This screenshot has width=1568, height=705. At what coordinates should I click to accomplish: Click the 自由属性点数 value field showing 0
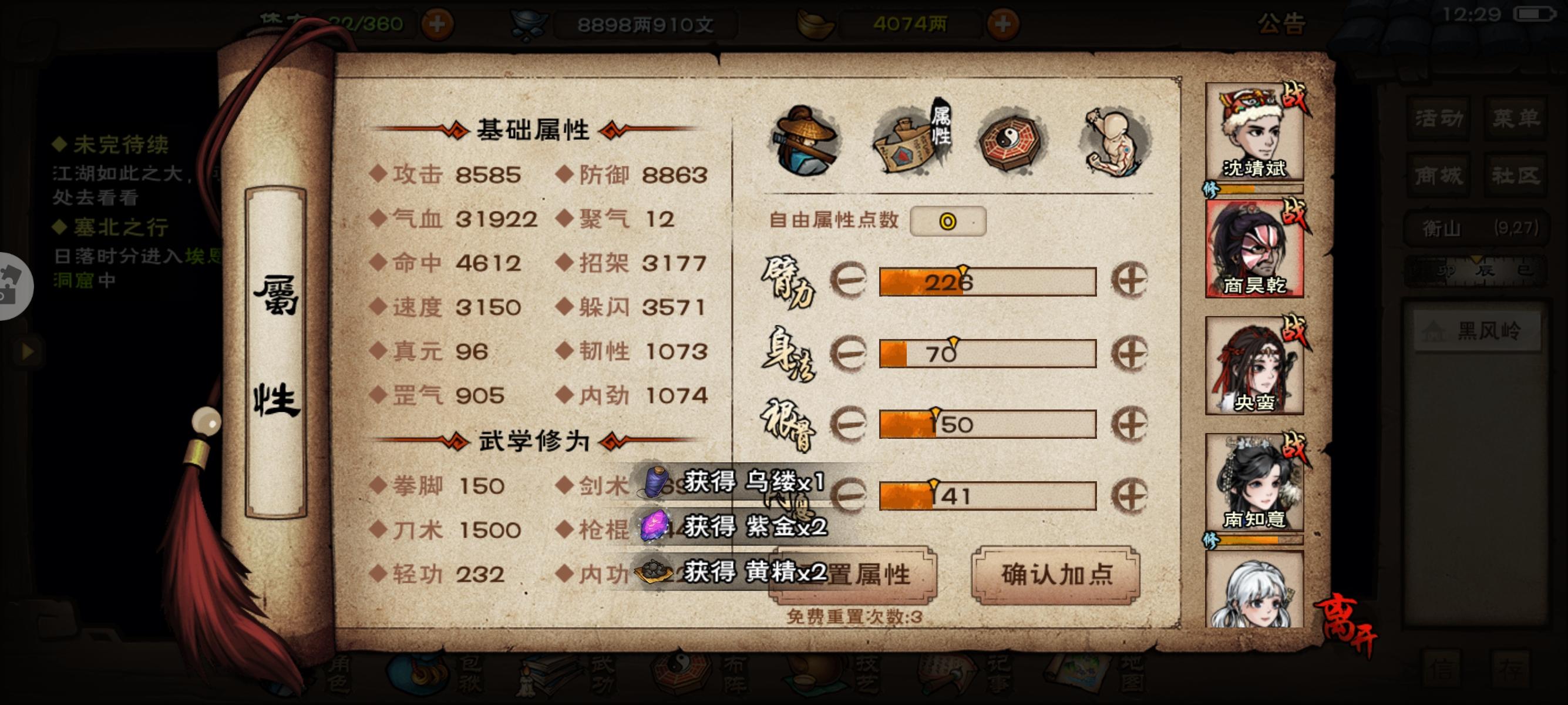click(x=947, y=221)
